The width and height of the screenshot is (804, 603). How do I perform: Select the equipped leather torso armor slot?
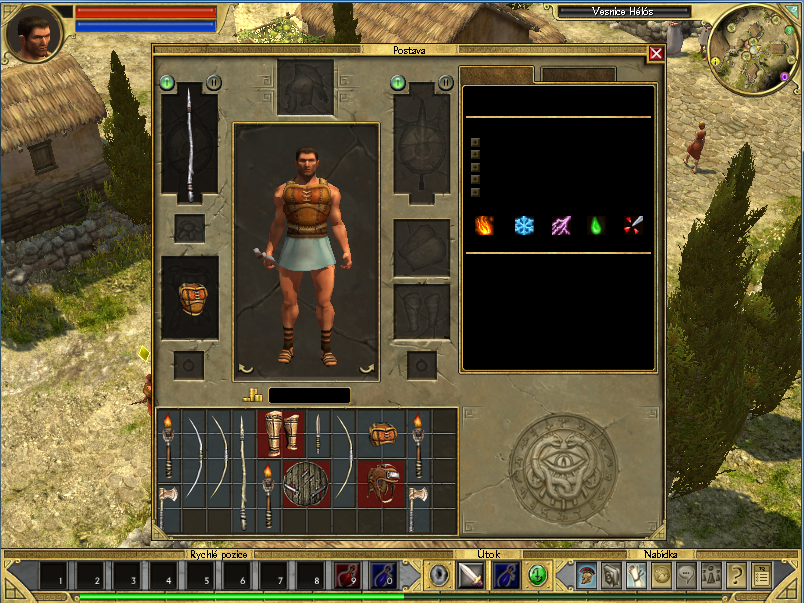click(189, 297)
